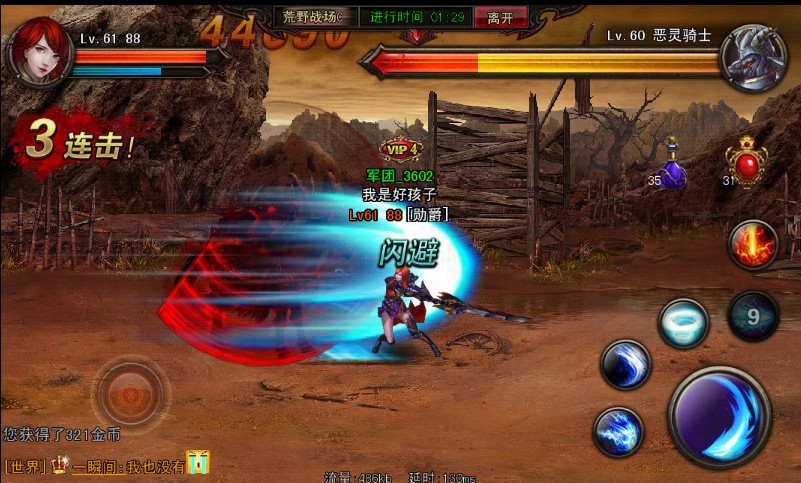
Task: Activate the fire eruption skill
Action: tap(753, 245)
